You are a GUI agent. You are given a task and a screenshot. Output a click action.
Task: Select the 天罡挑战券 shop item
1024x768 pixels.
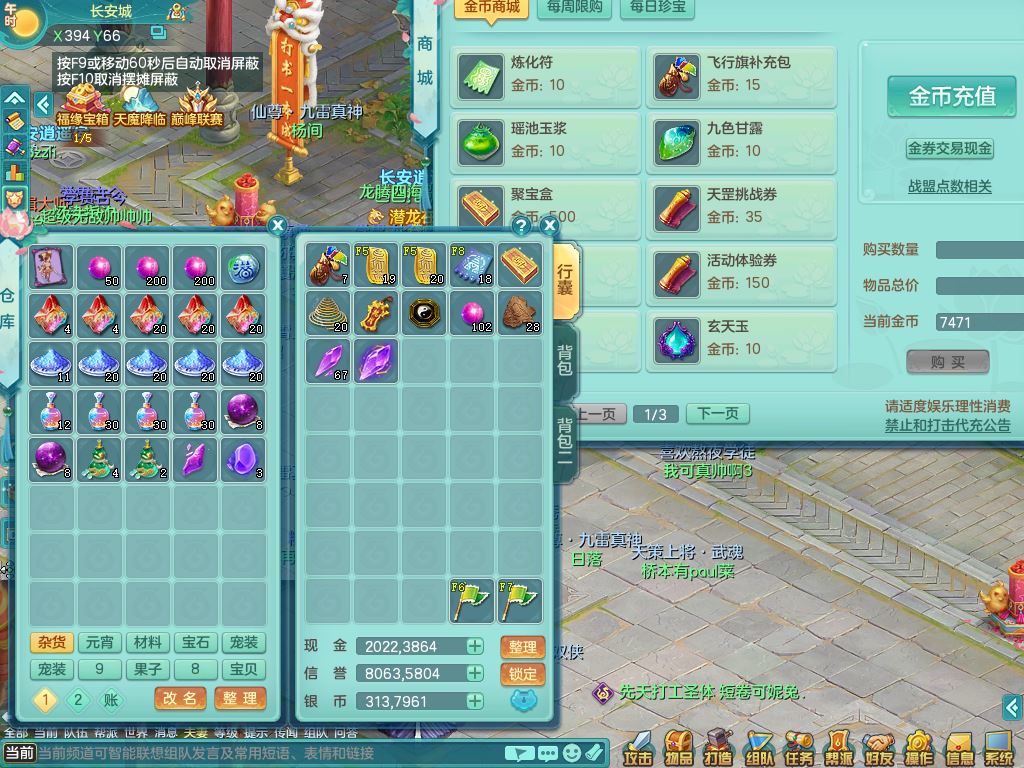[x=741, y=206]
